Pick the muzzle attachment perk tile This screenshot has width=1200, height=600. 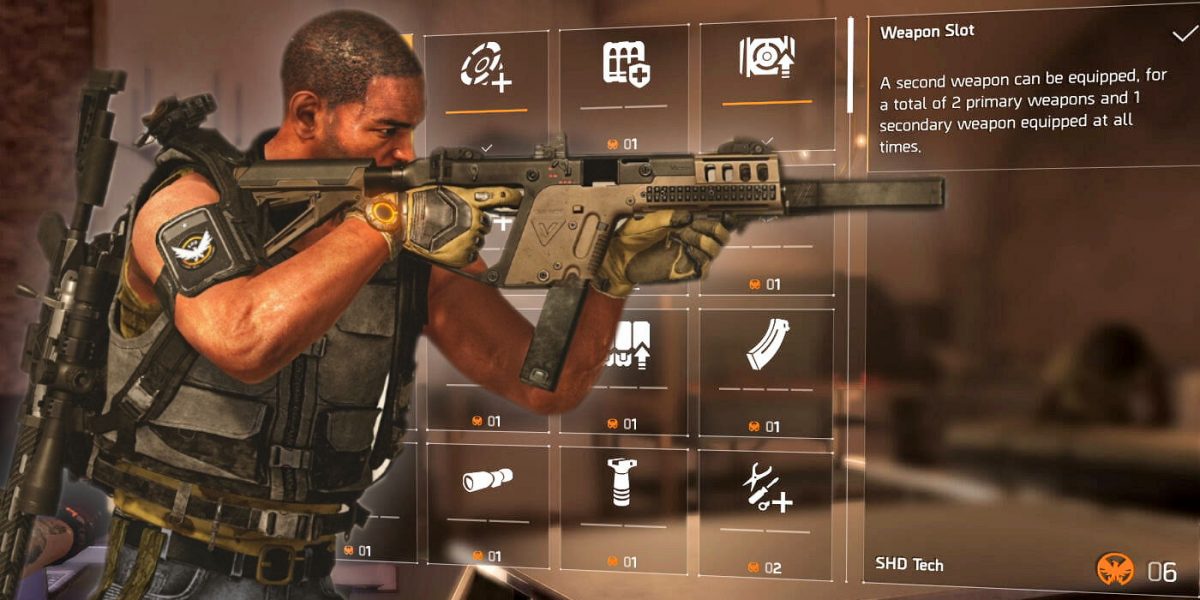(x=487, y=482)
